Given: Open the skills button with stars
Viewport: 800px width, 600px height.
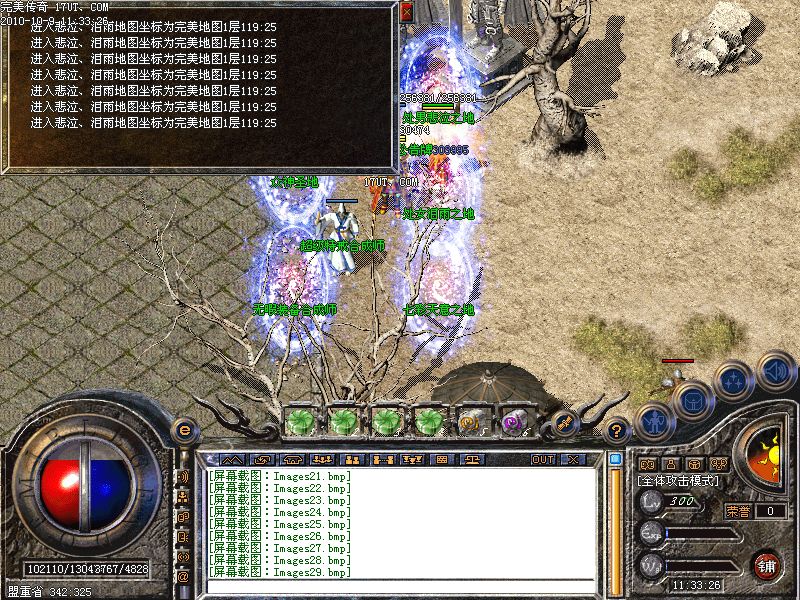Looking at the screenshot, I should [735, 379].
